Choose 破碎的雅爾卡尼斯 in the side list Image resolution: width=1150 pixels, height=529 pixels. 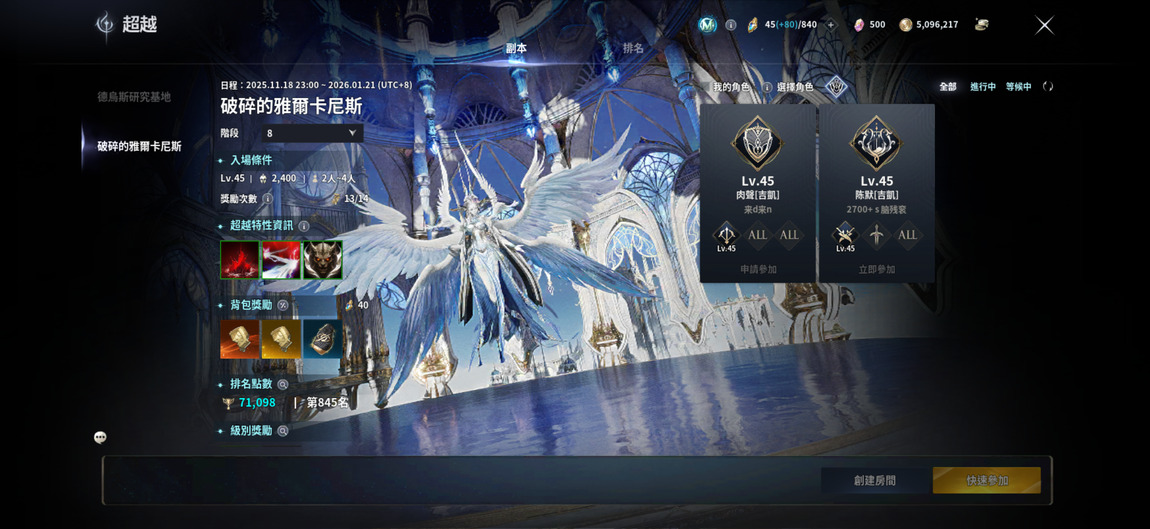139,146
